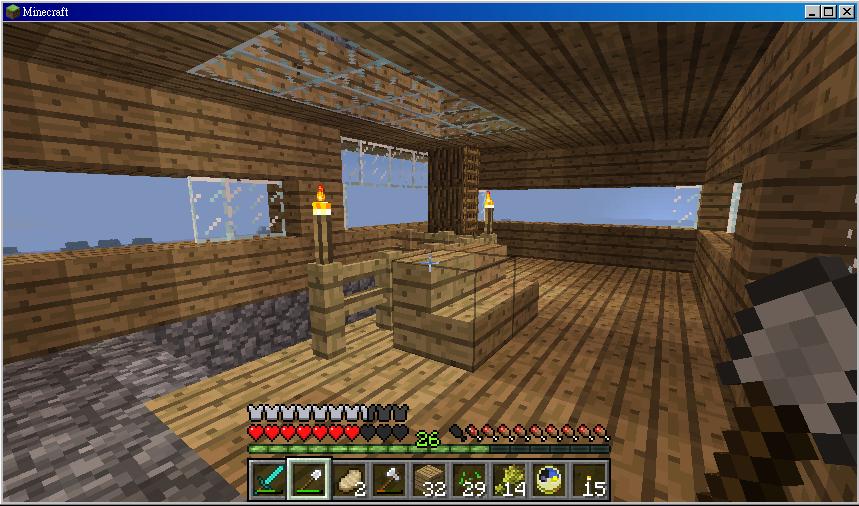
Task: Close the Minecraft window
Action: click(844, 11)
